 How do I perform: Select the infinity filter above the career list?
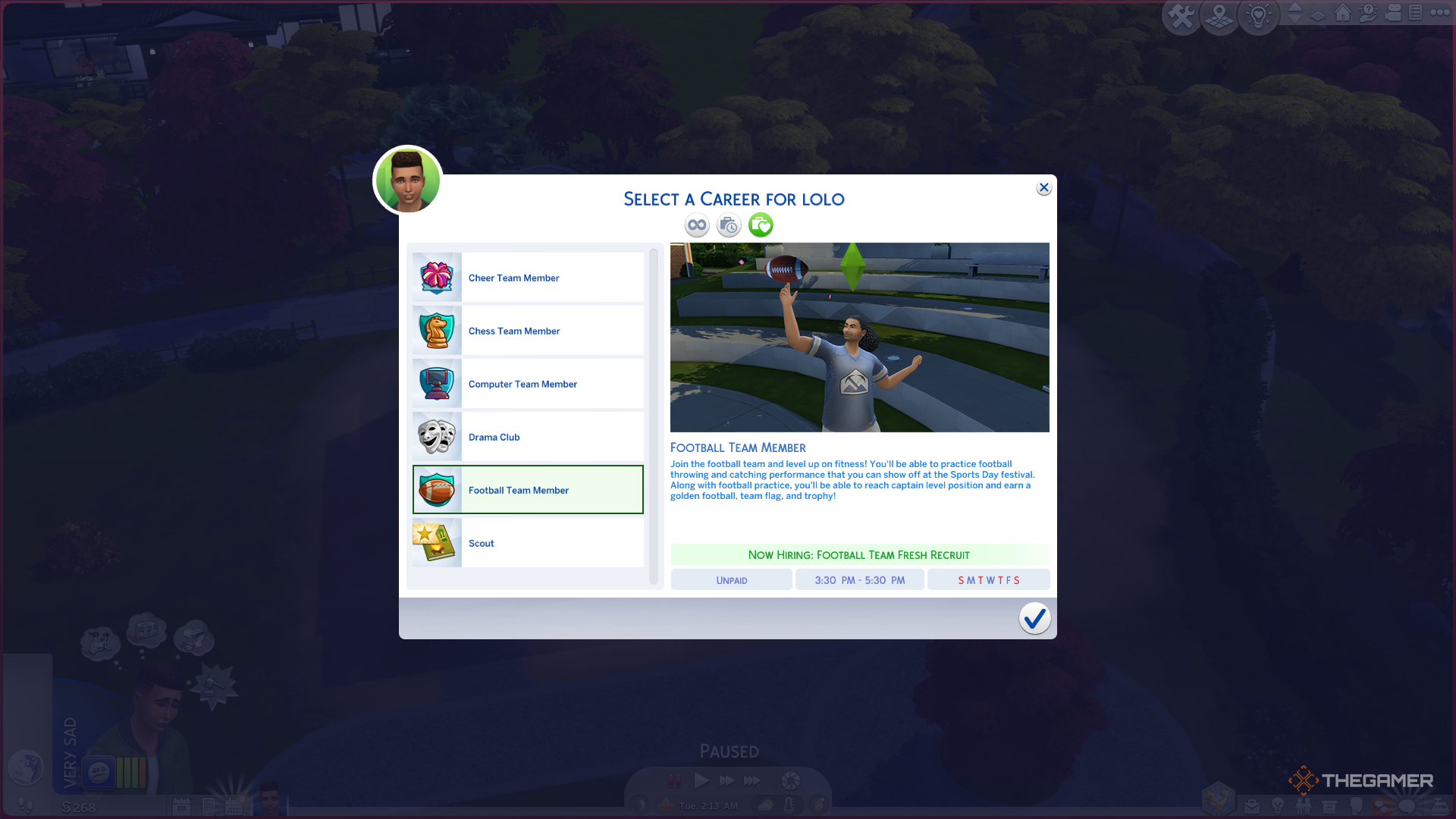point(696,224)
